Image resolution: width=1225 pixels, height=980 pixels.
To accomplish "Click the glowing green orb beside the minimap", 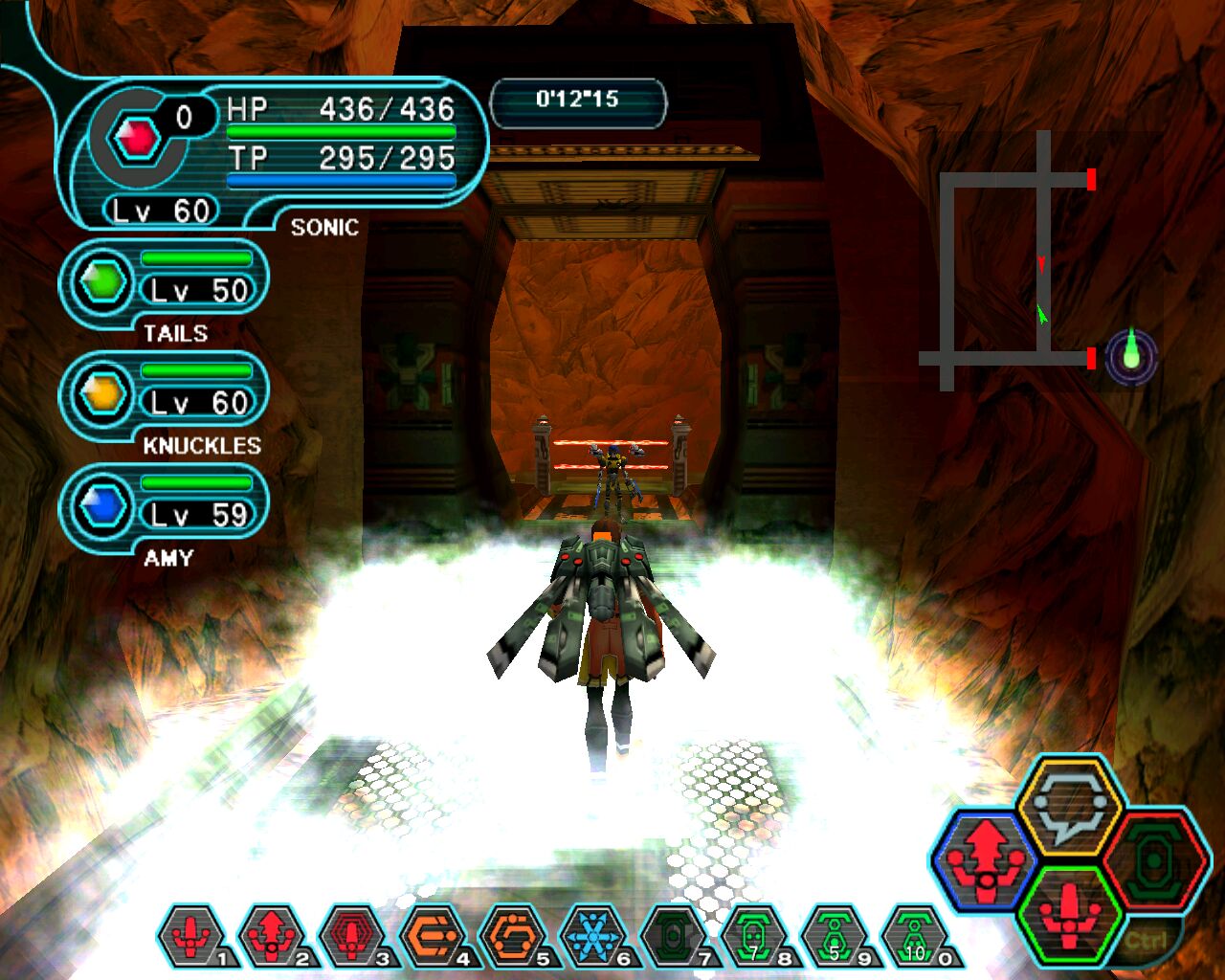I will point(1131,359).
